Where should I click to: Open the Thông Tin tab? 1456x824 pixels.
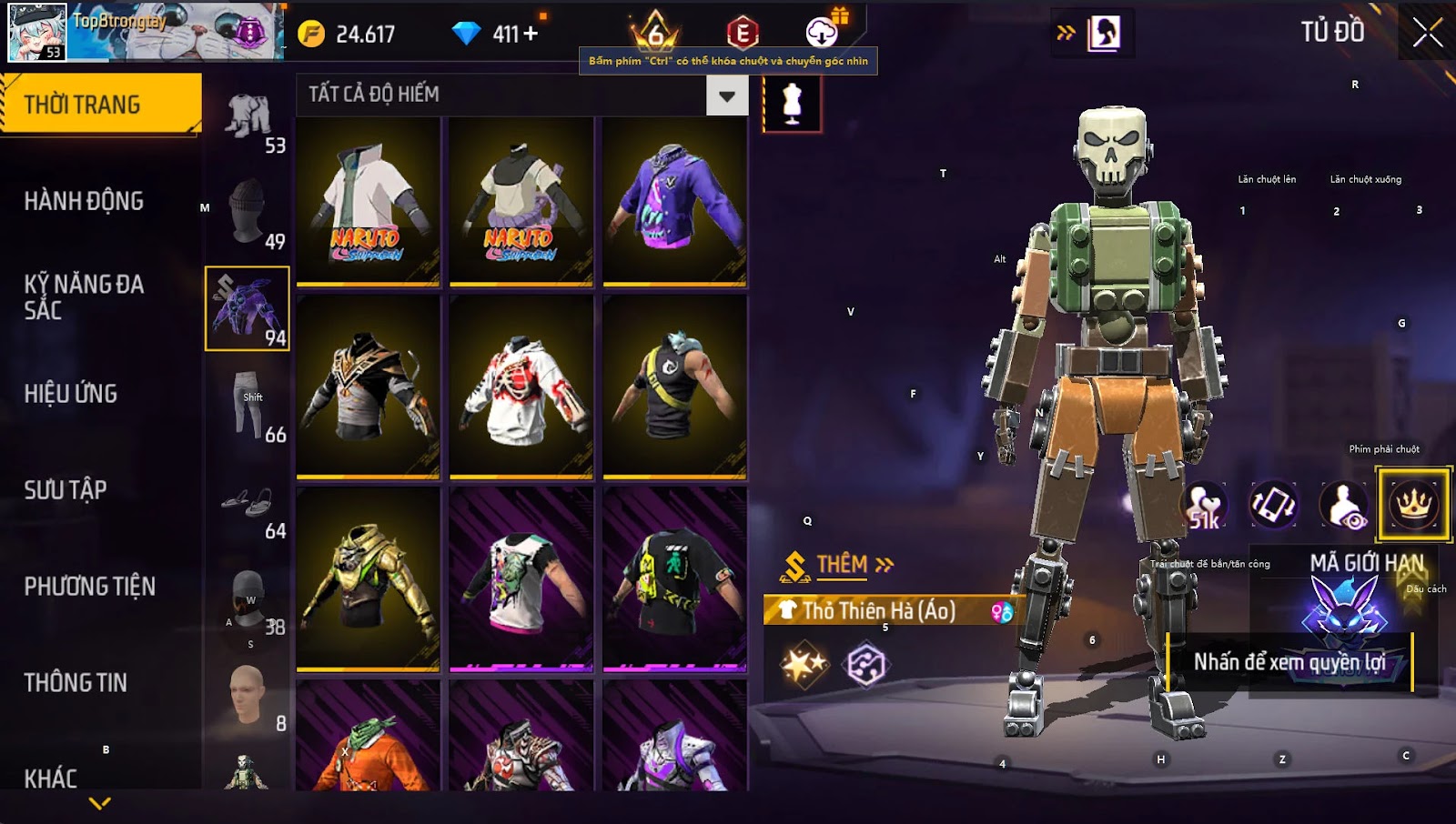tap(76, 683)
